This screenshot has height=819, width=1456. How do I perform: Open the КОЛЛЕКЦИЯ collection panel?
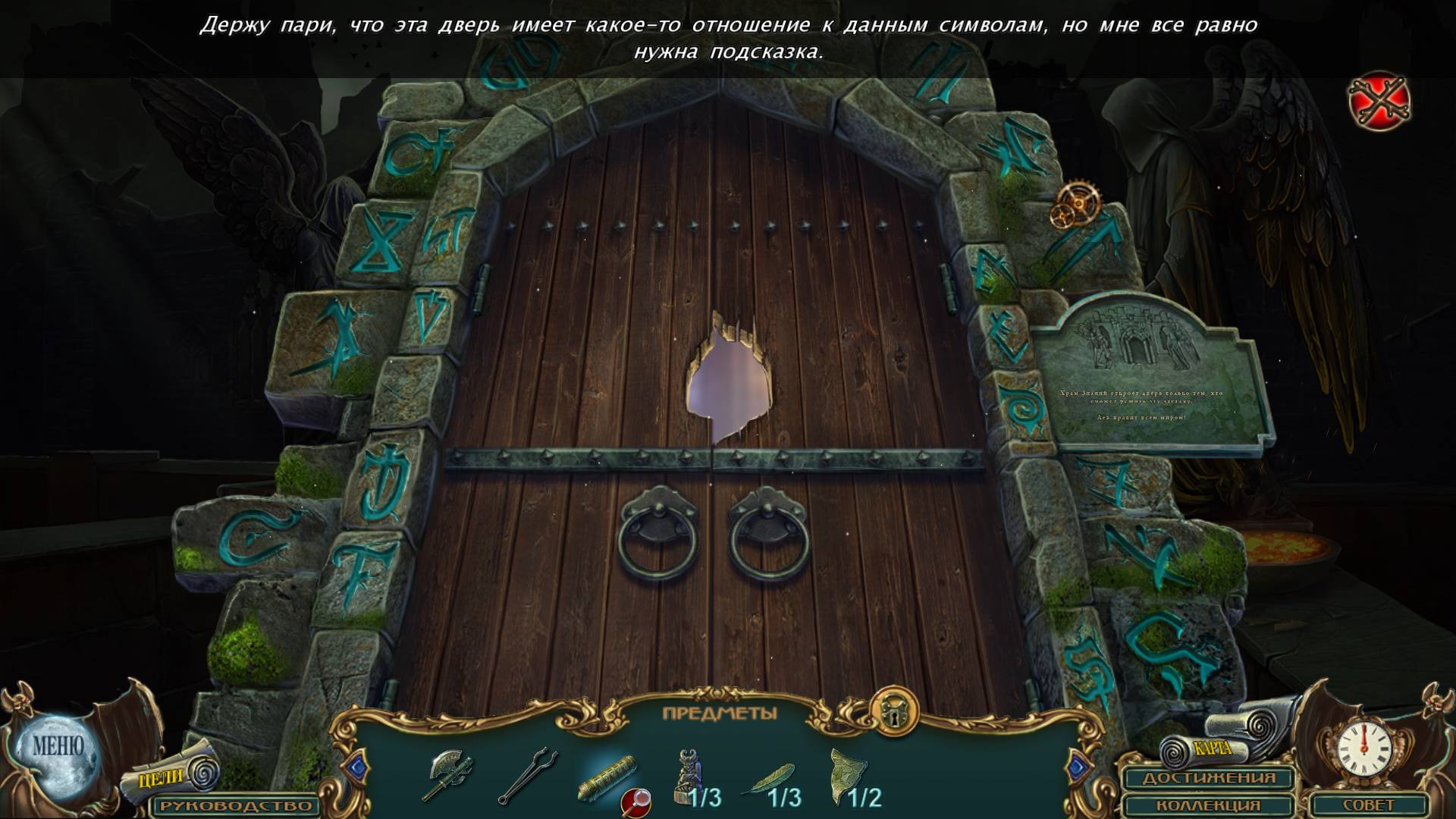click(x=1209, y=805)
